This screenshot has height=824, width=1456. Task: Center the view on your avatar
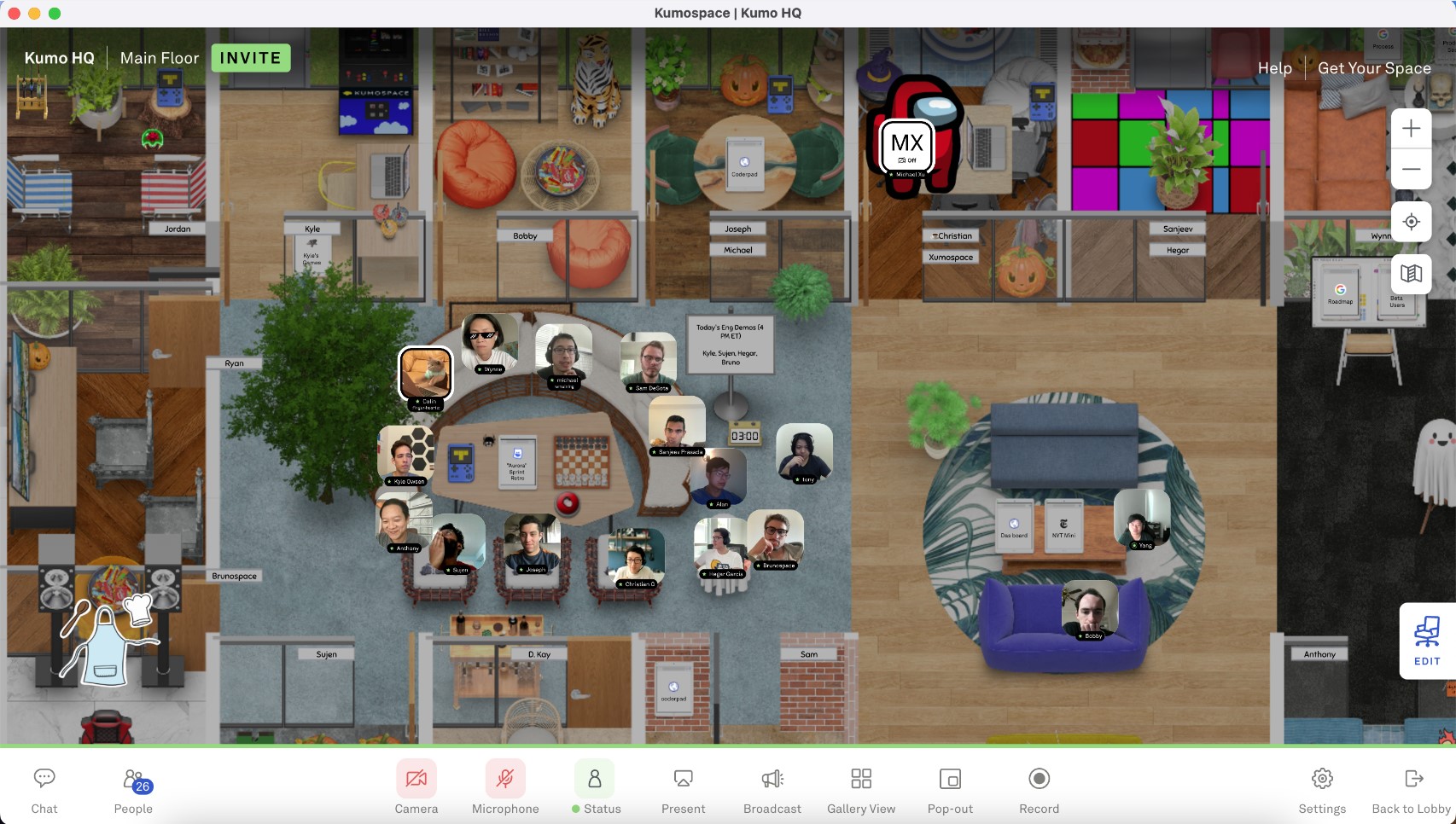1411,221
